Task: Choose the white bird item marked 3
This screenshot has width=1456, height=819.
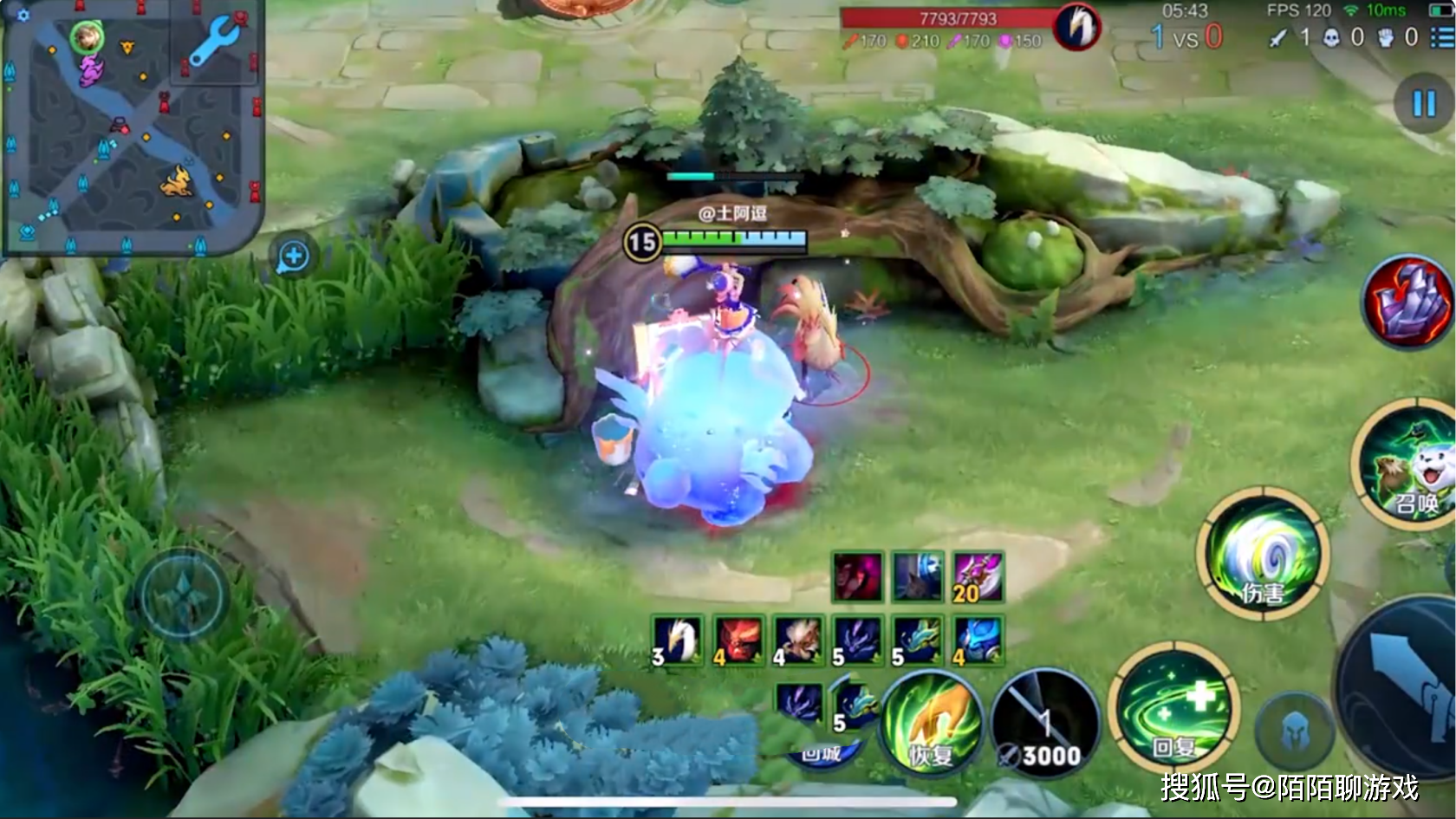Action: pos(677,640)
